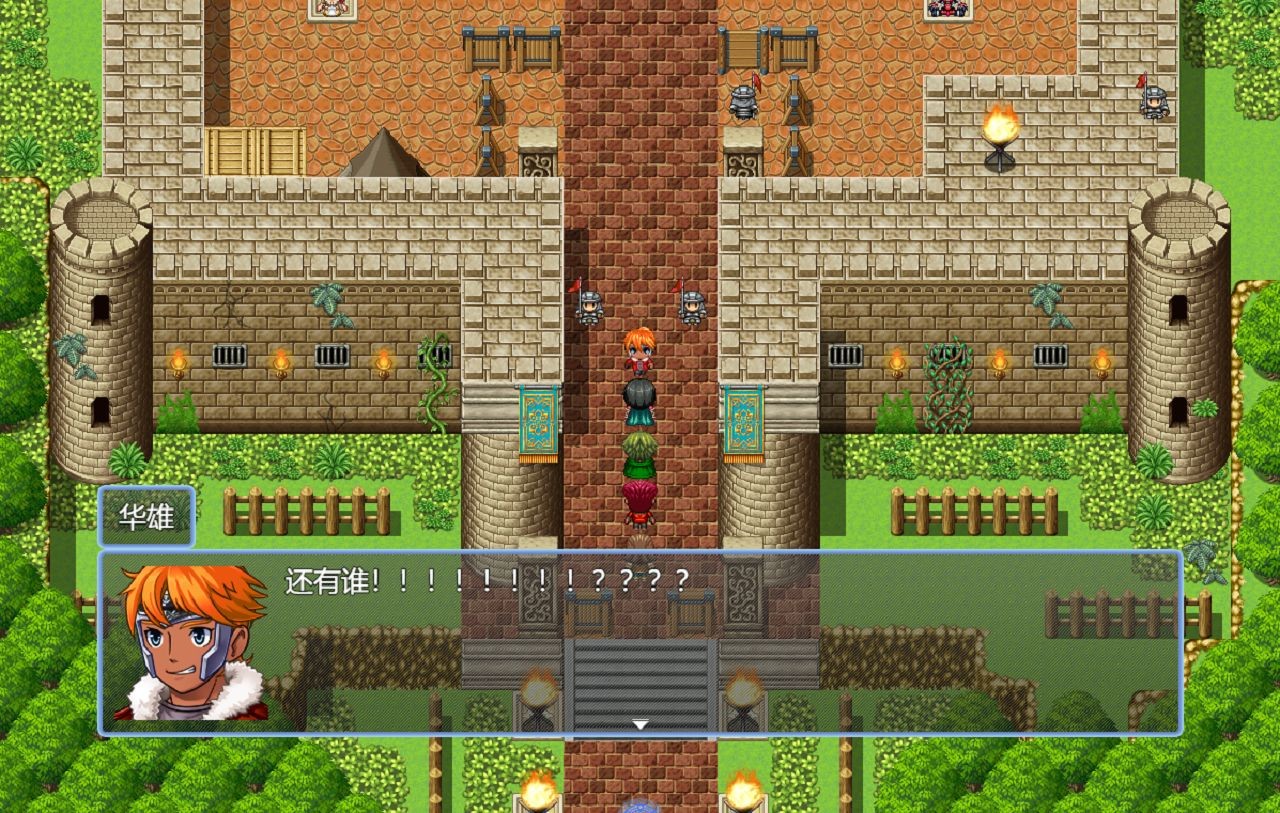Image resolution: width=1280 pixels, height=813 pixels.
Task: Advance dialogue with the white arrow indicator
Action: pyautogui.click(x=640, y=724)
